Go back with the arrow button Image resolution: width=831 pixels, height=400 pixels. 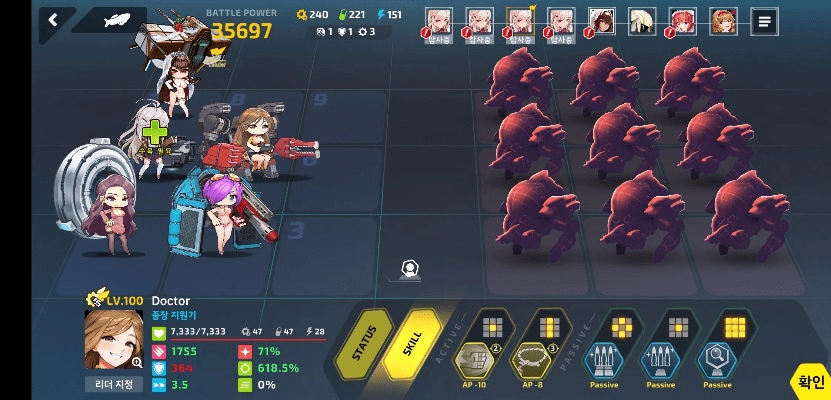pyautogui.click(x=53, y=19)
